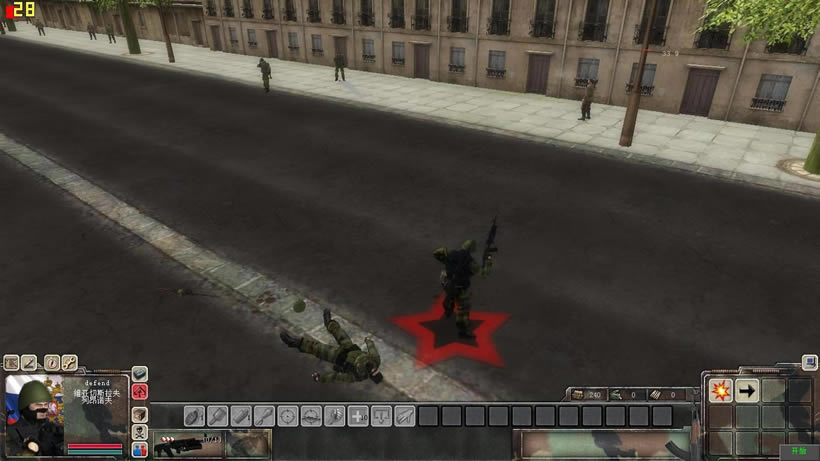Activate the crosshair aim quick slot
The height and width of the screenshot is (461, 820).
coord(288,415)
